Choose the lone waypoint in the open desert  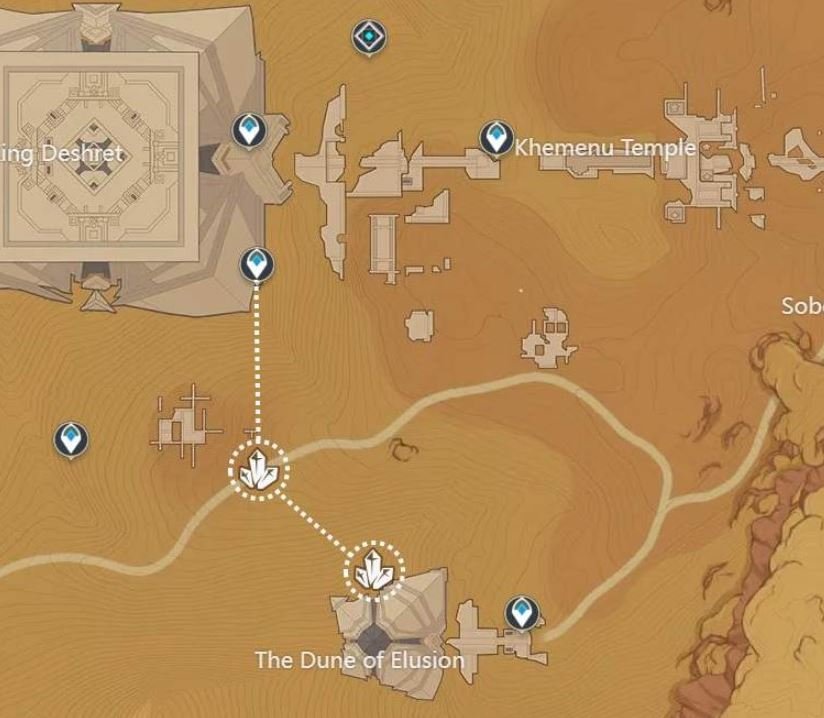point(70,438)
